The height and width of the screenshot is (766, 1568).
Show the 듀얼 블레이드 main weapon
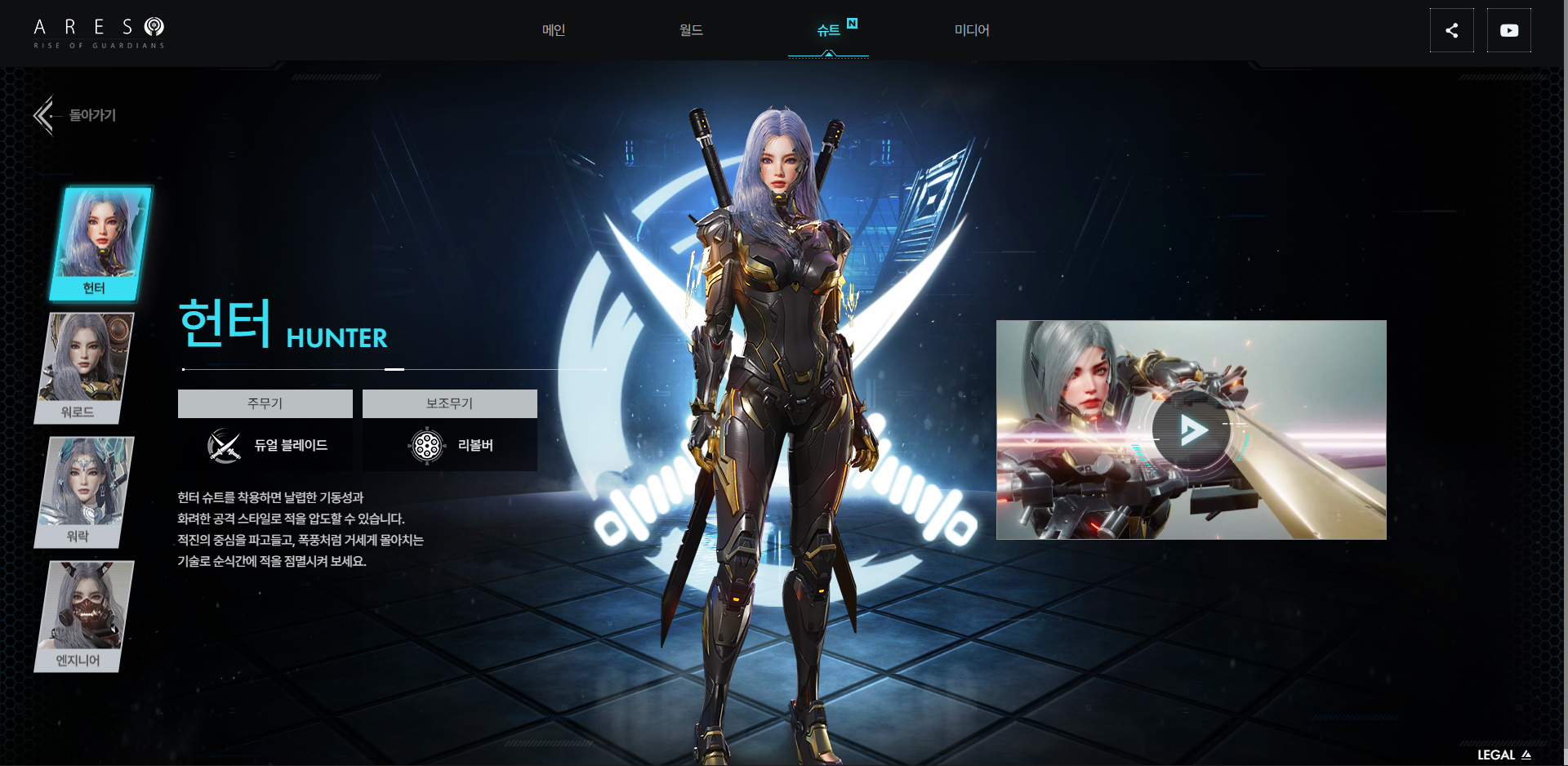tap(266, 445)
